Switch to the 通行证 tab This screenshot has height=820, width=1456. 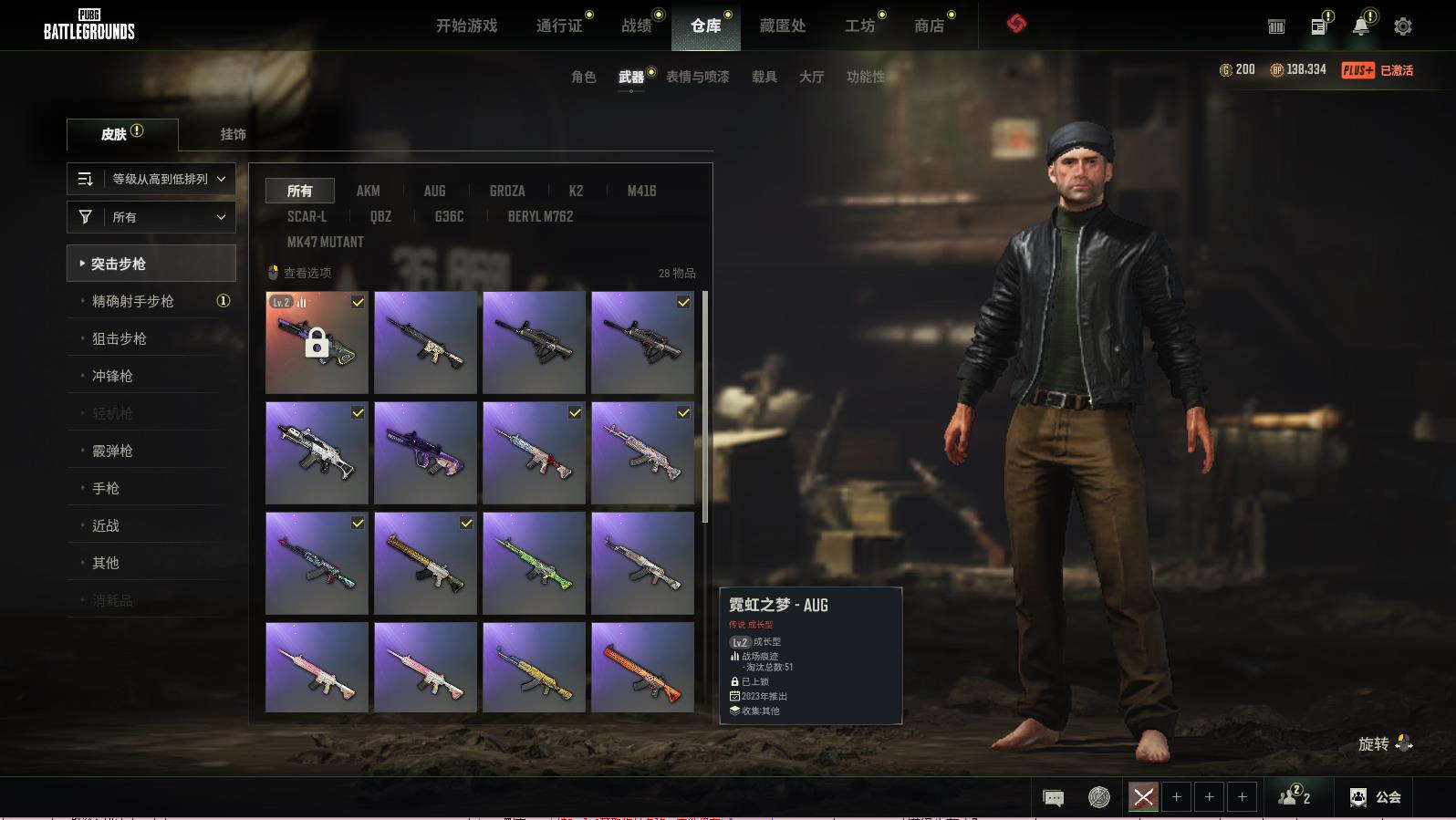[x=559, y=26]
